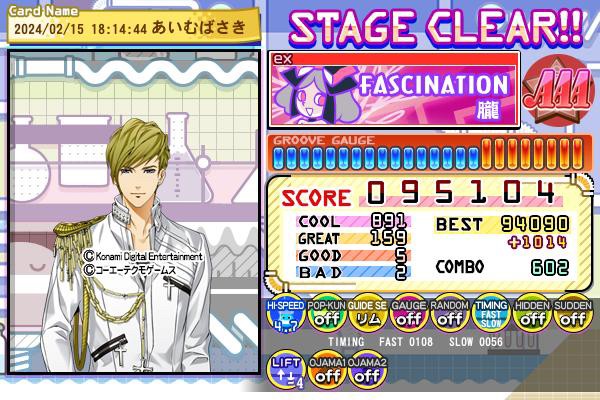Toggle the OJAMA1 option
The image size is (600, 400).
[x=325, y=371]
